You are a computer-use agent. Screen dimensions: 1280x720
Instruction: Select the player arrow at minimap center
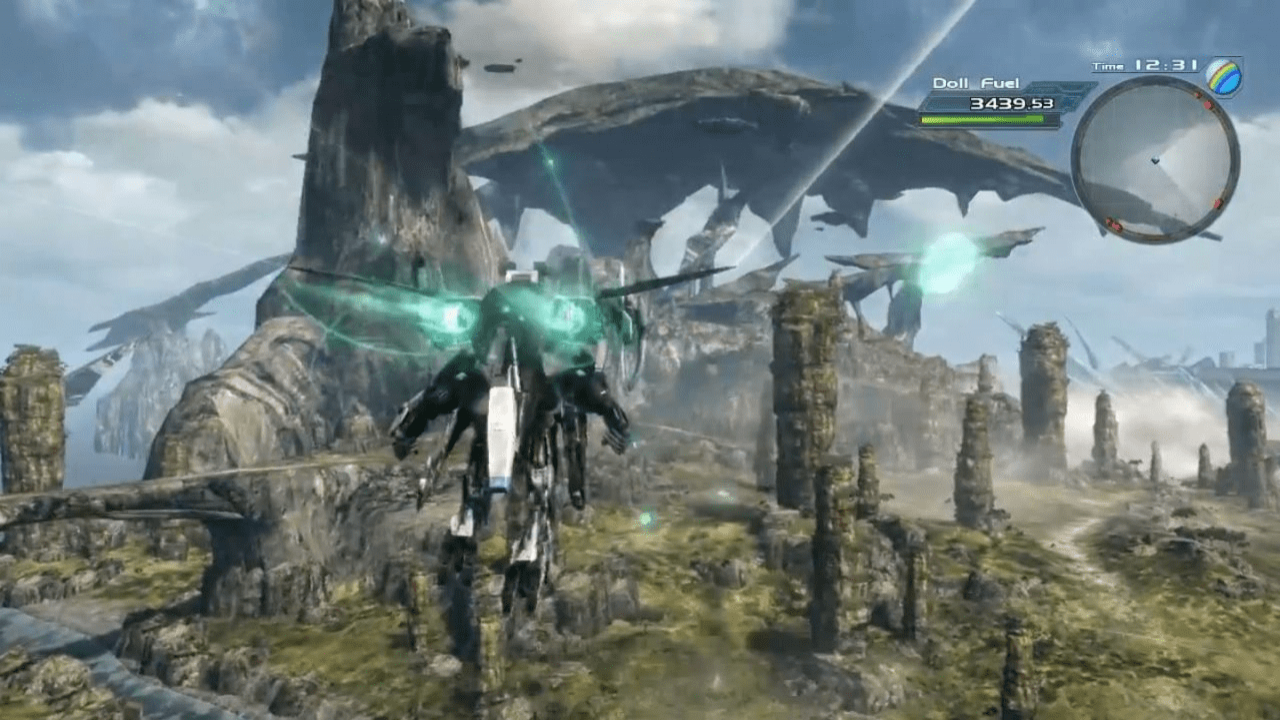(1156, 161)
